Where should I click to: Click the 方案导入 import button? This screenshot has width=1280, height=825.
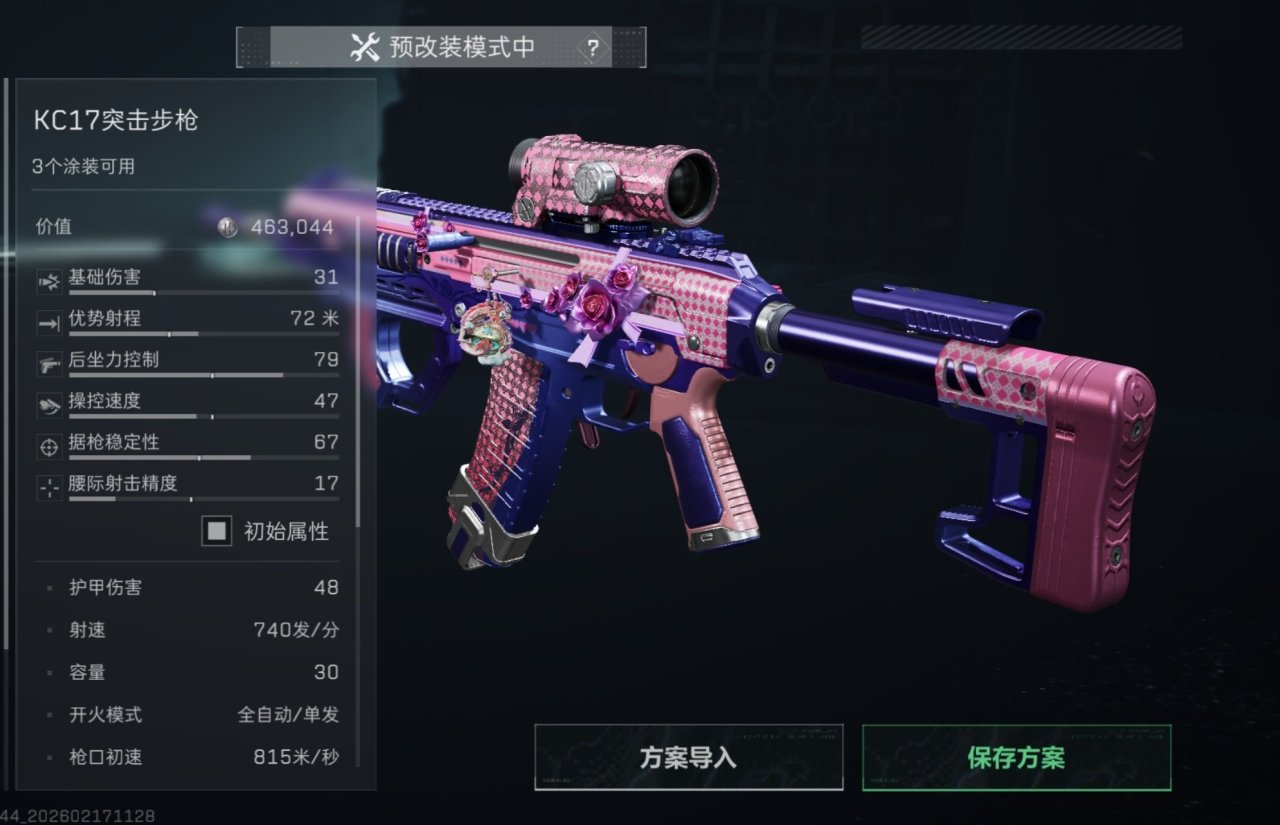[x=688, y=757]
